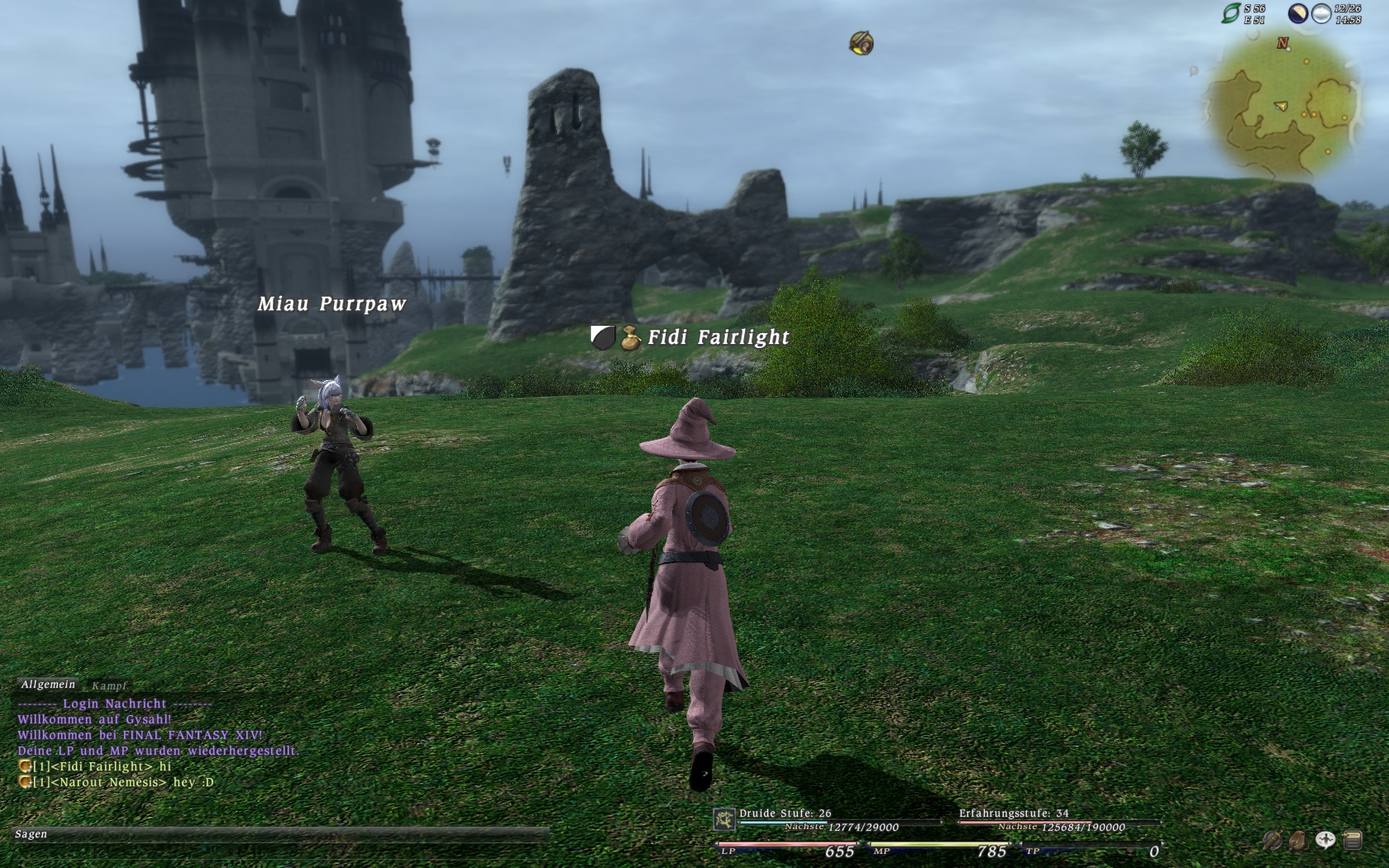Open the leather bag inventory icon
This screenshot has width=1389, height=868.
click(1299, 841)
